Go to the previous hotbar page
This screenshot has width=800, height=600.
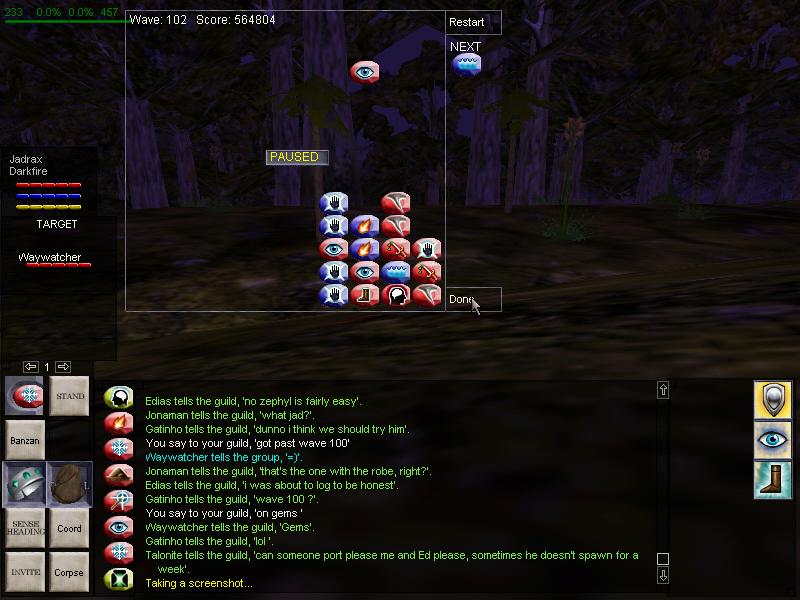point(31,367)
